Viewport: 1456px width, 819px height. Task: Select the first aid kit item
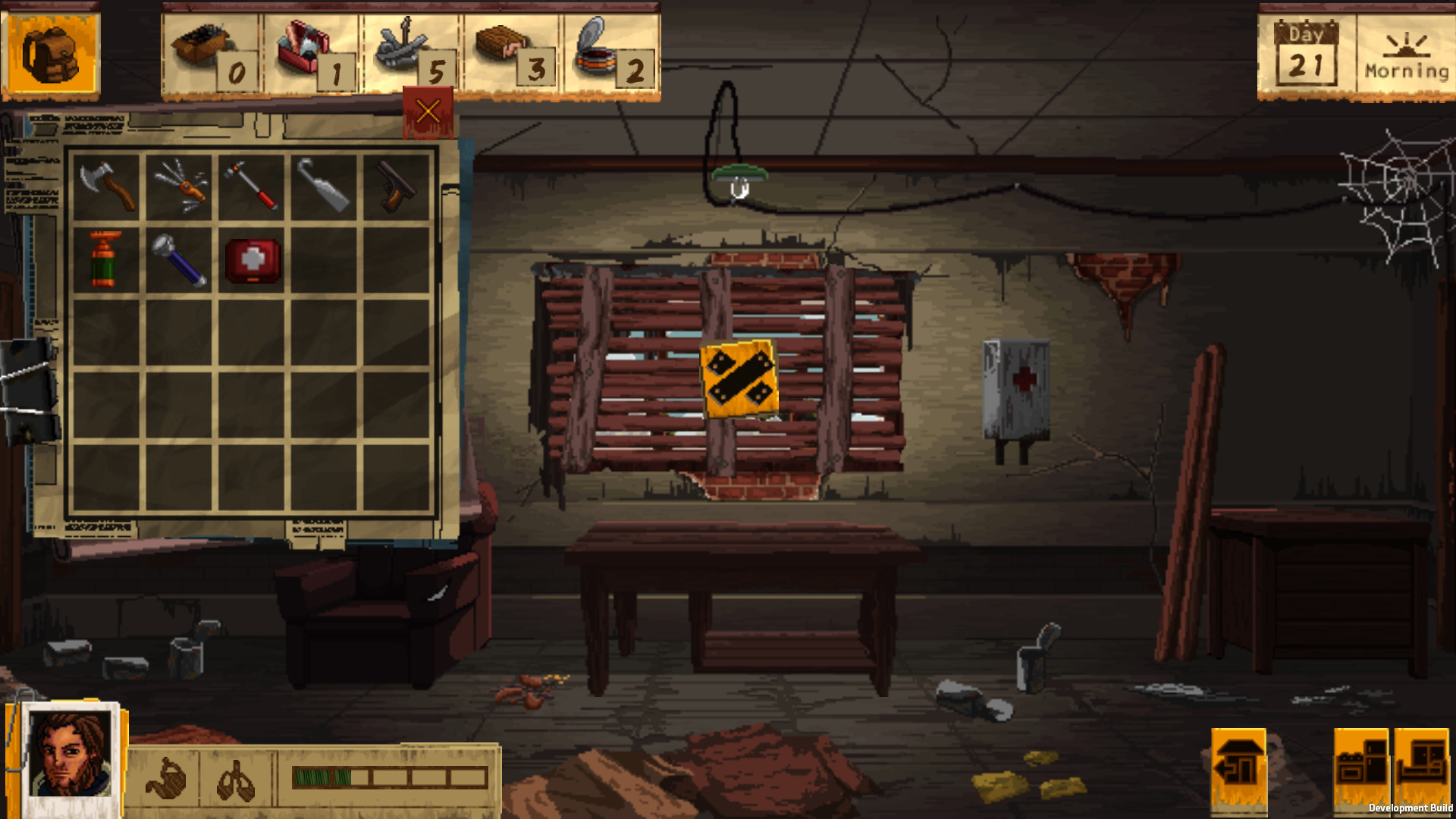pos(253,261)
